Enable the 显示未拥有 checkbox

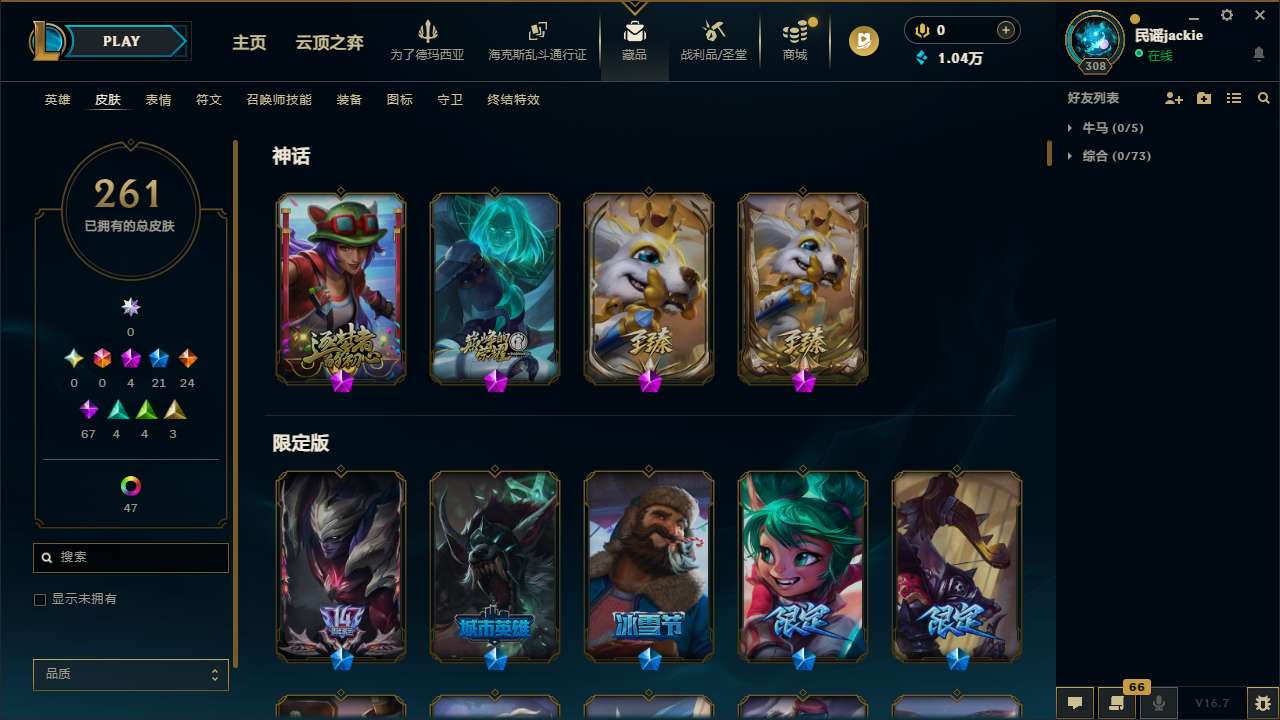40,599
